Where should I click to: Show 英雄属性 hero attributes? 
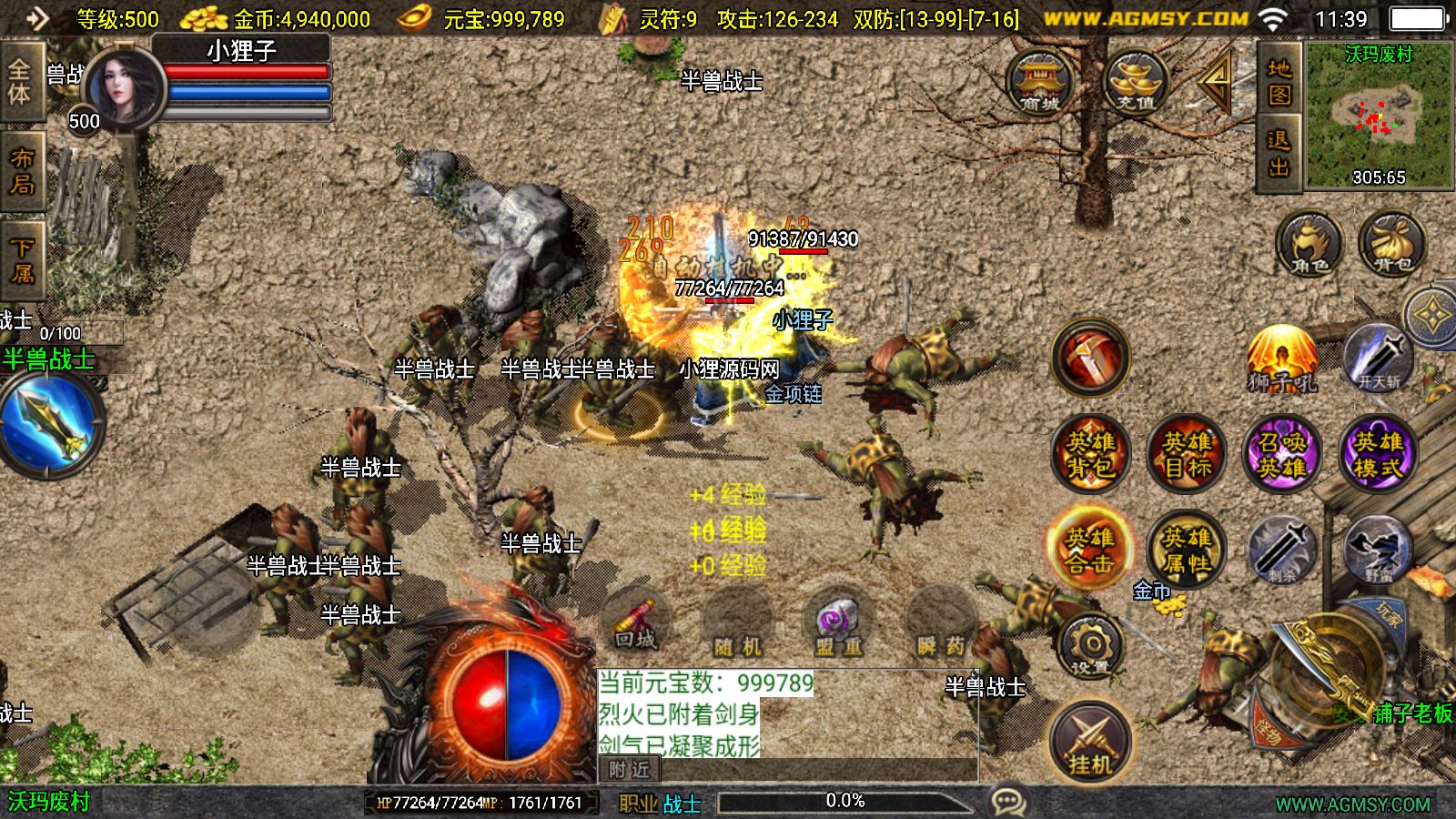[x=1187, y=549]
